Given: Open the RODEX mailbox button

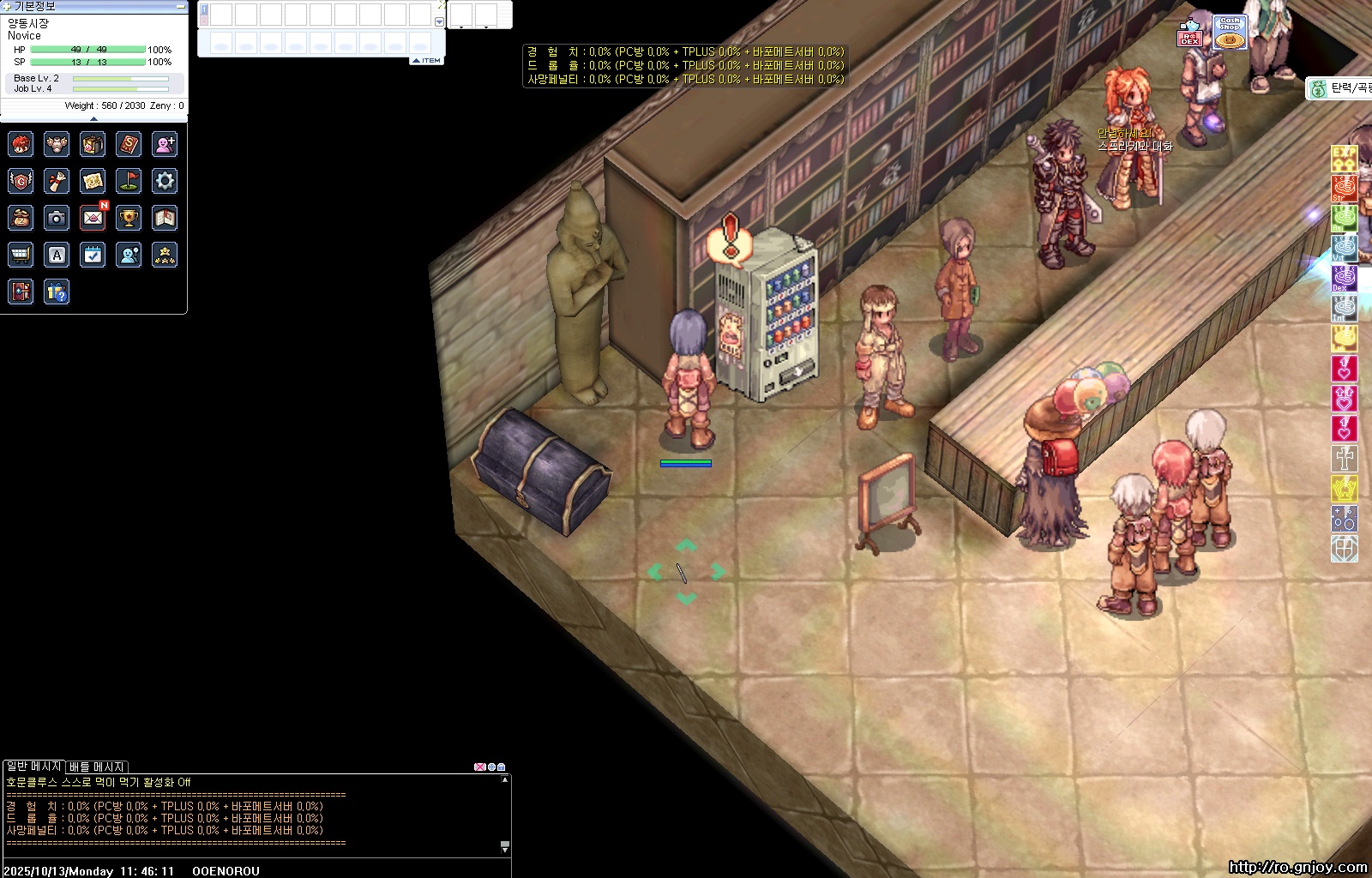Looking at the screenshot, I should pyautogui.click(x=1189, y=34).
